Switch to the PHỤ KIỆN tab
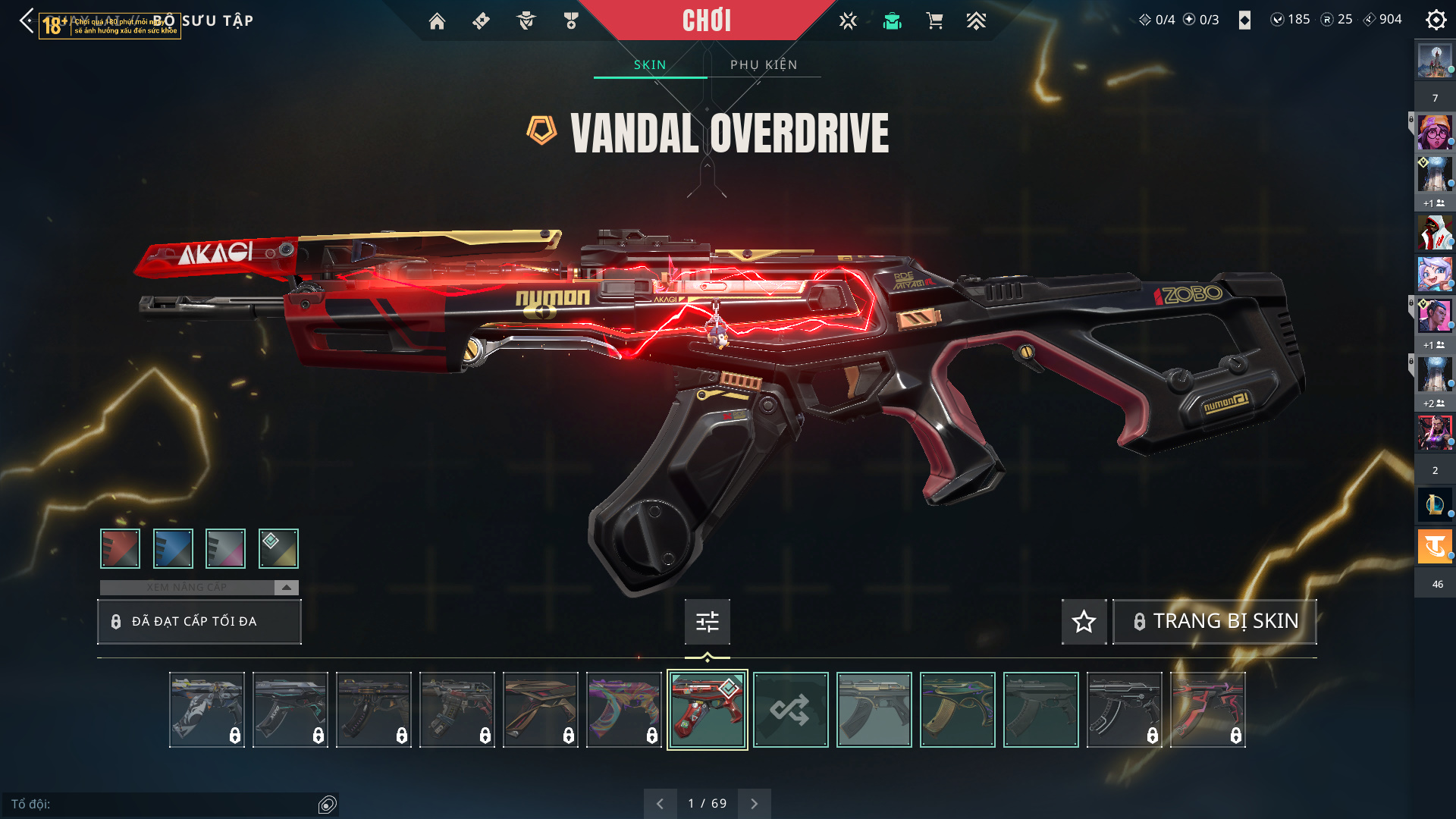This screenshot has width=1456, height=819. [x=764, y=64]
